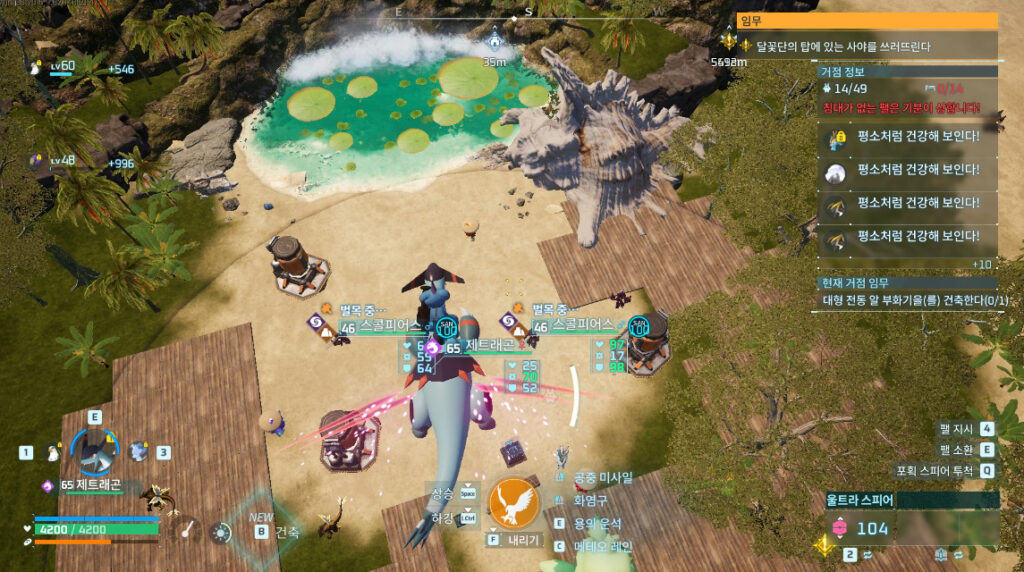1024x572 pixels.
Task: Activate the 화염구 fireball skill
Action: tap(590, 500)
